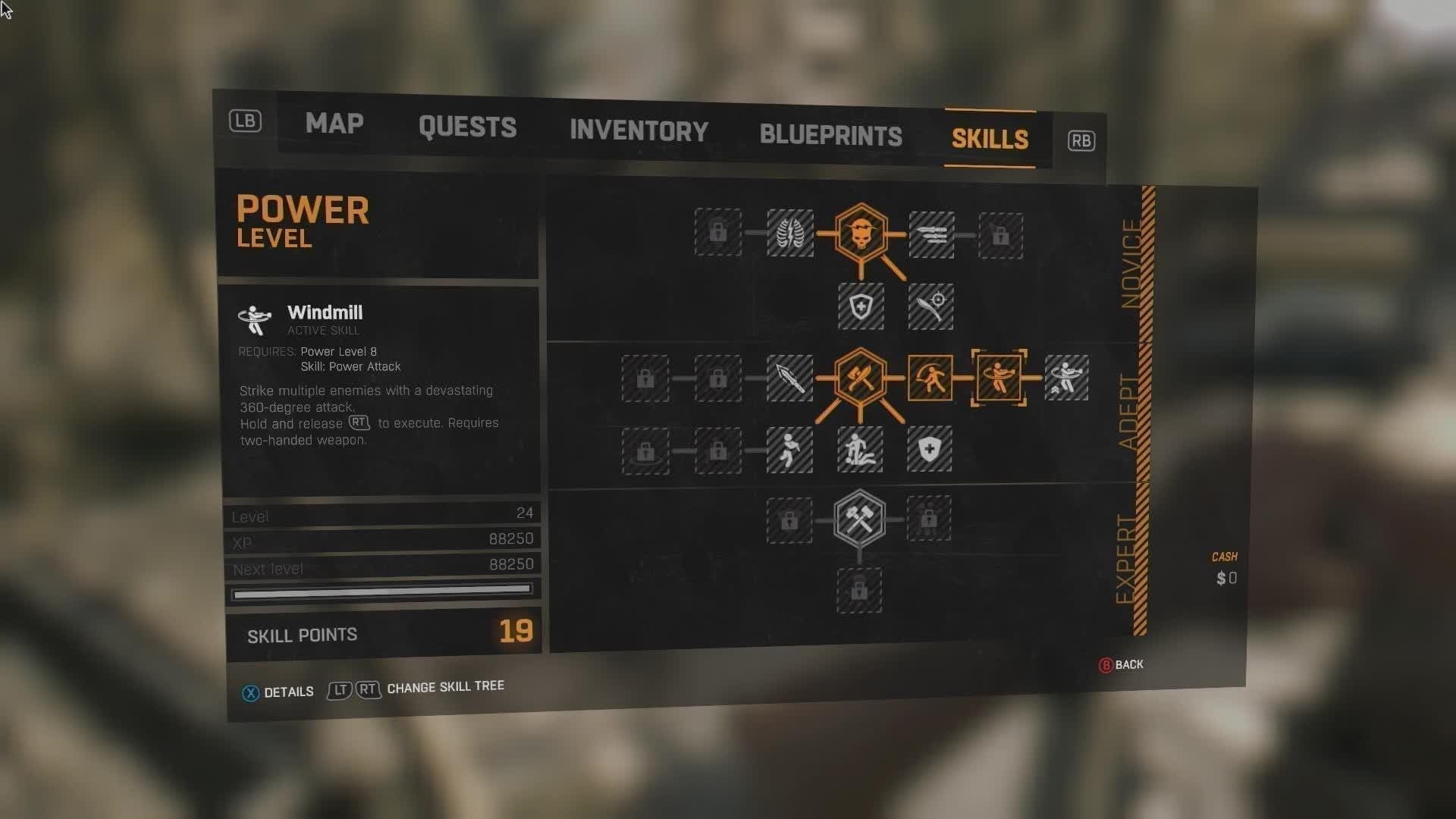
Task: Choose the blade with crosshair skill
Action: (x=931, y=306)
